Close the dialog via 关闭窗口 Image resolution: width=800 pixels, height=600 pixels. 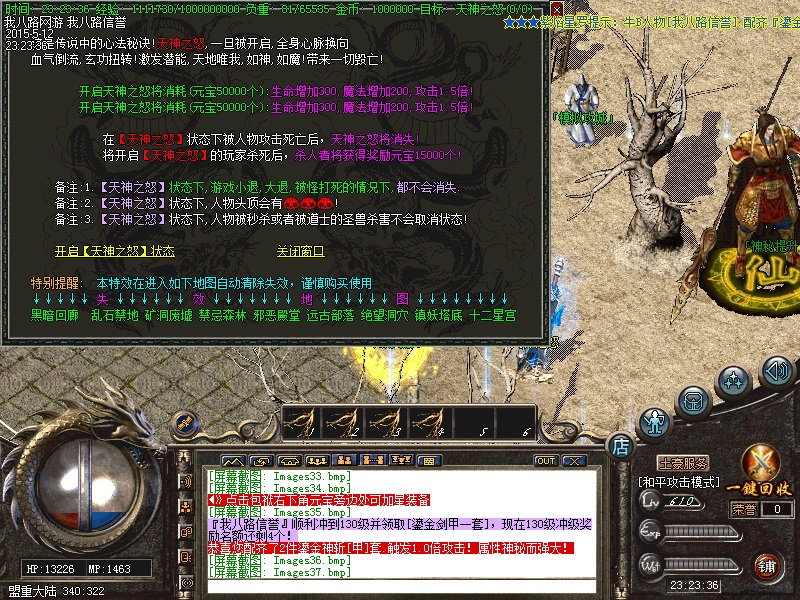300,251
